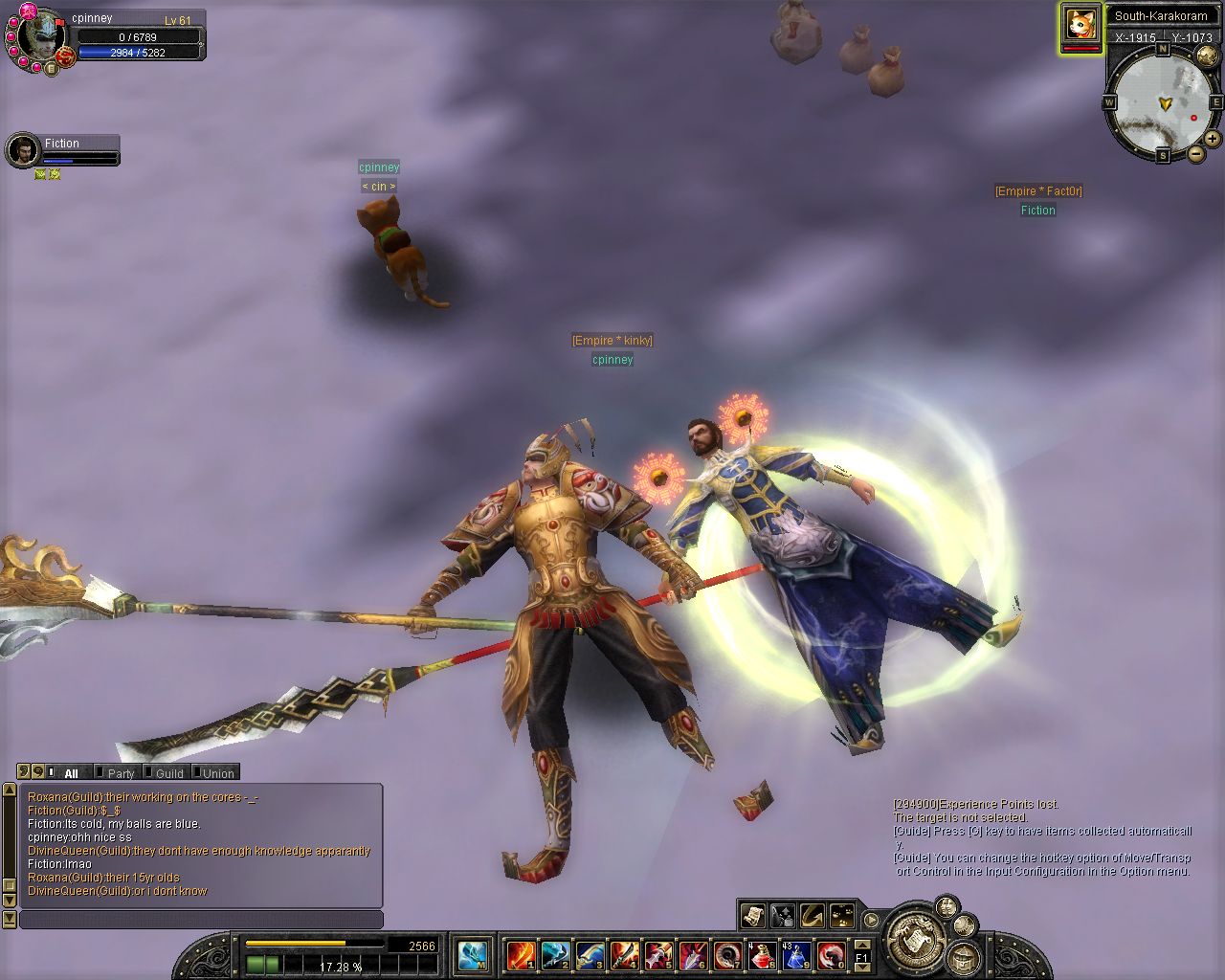Switch hotbar page with the up arrow

(x=861, y=943)
